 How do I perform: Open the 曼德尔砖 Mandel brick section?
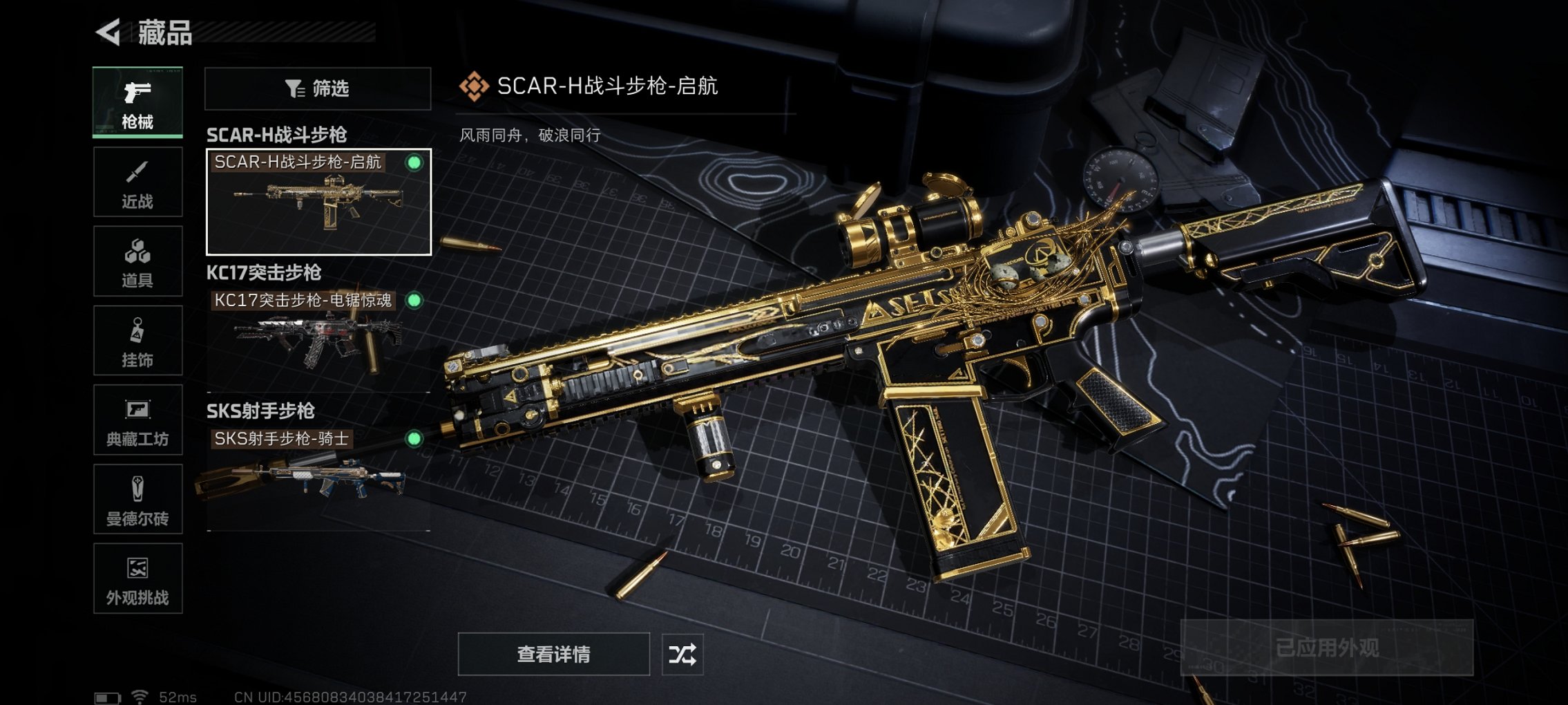pyautogui.click(x=137, y=499)
